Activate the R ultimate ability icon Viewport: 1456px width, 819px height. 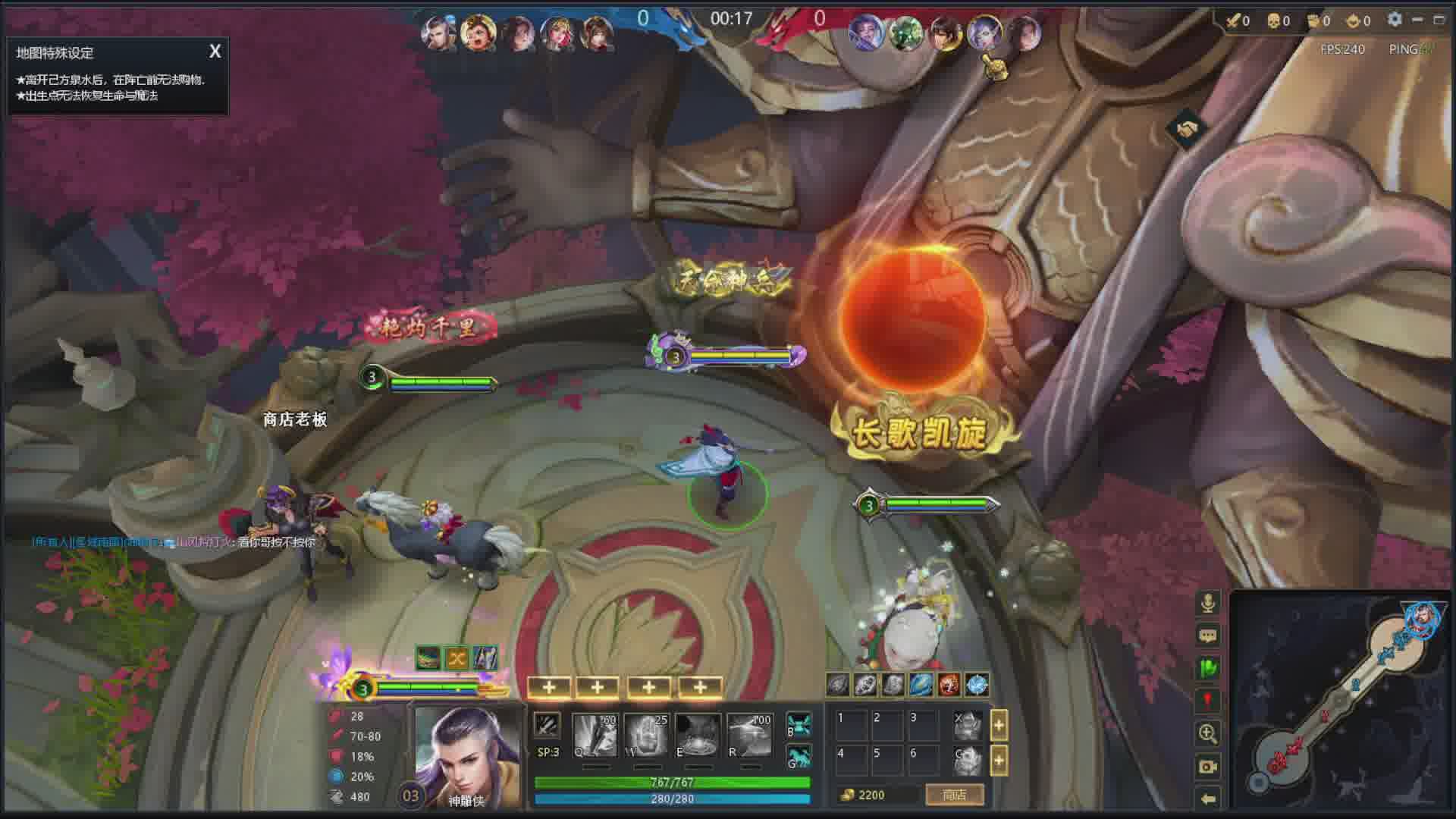(749, 735)
